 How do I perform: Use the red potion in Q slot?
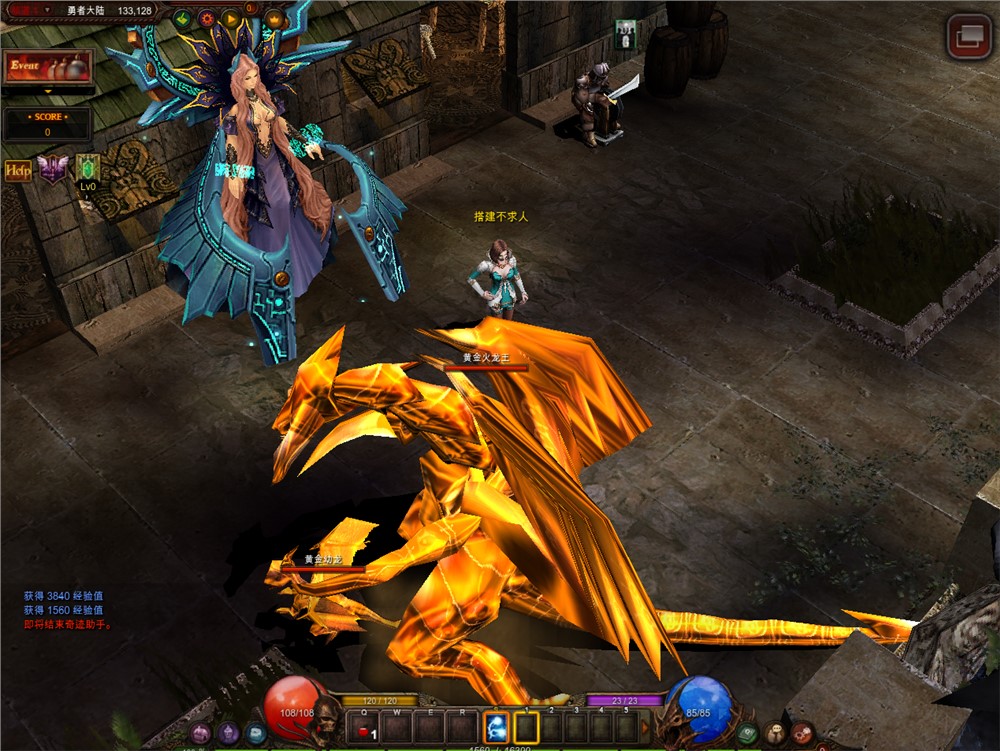pos(364,727)
